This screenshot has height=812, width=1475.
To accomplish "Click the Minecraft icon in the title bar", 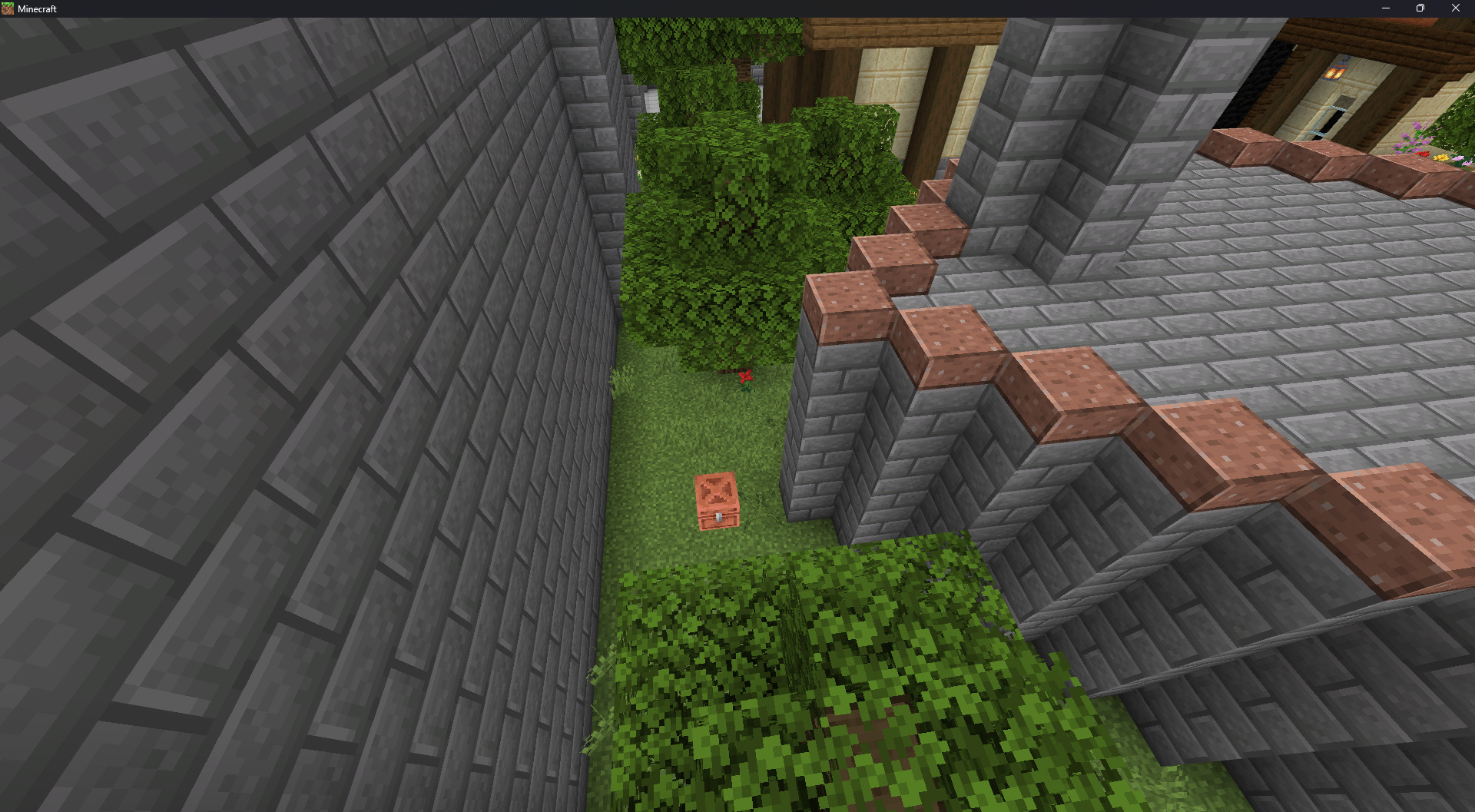I will [8, 8].
